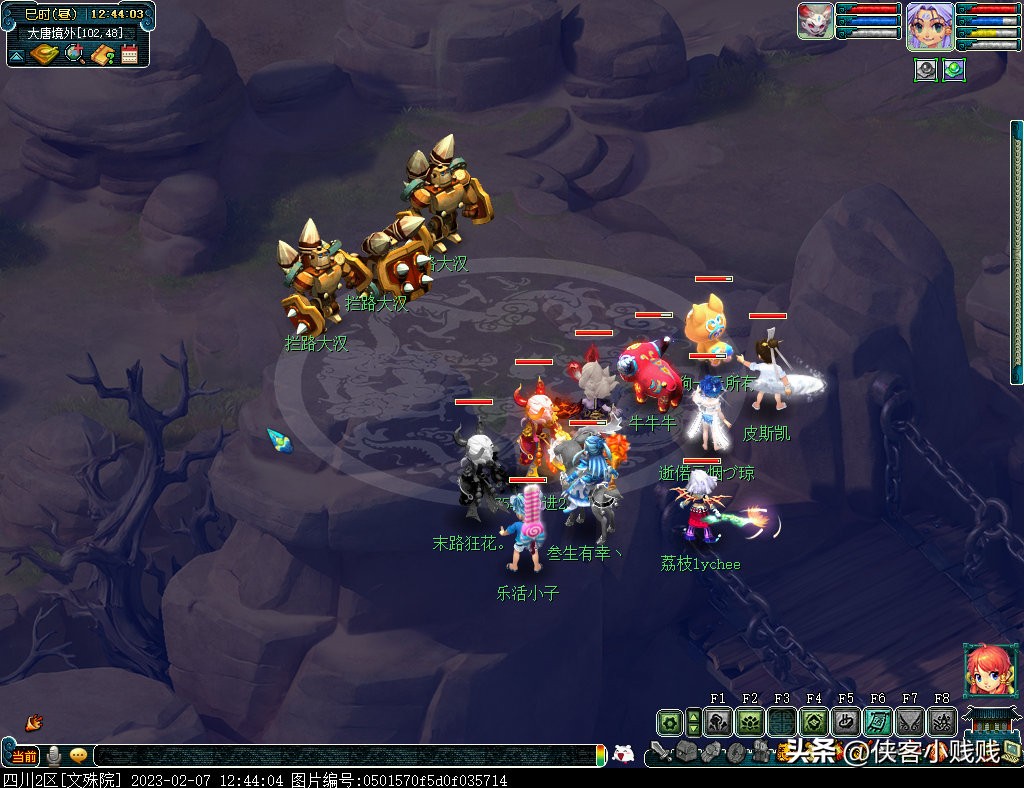Select the white fox pet portrait
The width and height of the screenshot is (1024, 788).
click(815, 21)
